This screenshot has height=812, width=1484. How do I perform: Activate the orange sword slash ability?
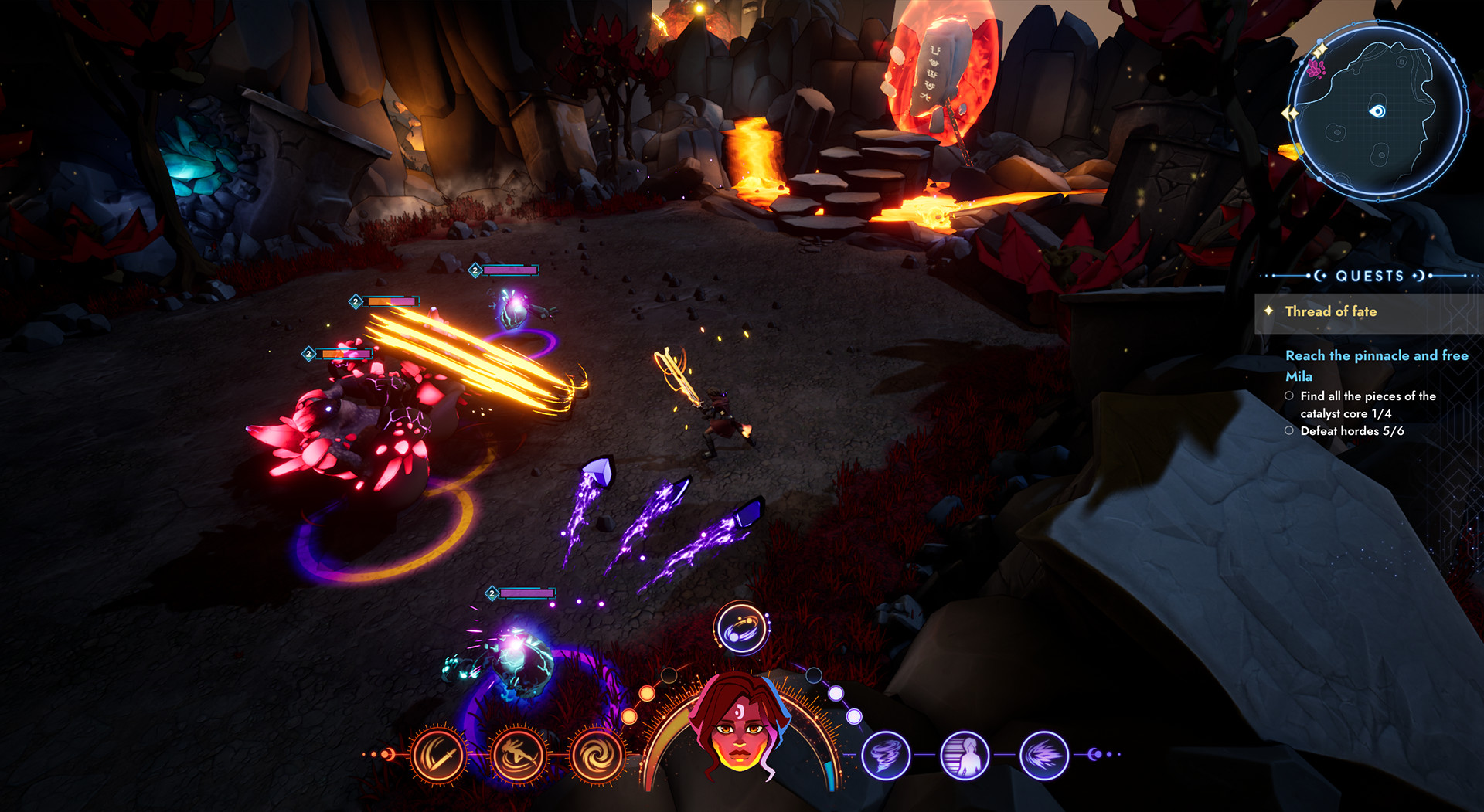tap(439, 755)
